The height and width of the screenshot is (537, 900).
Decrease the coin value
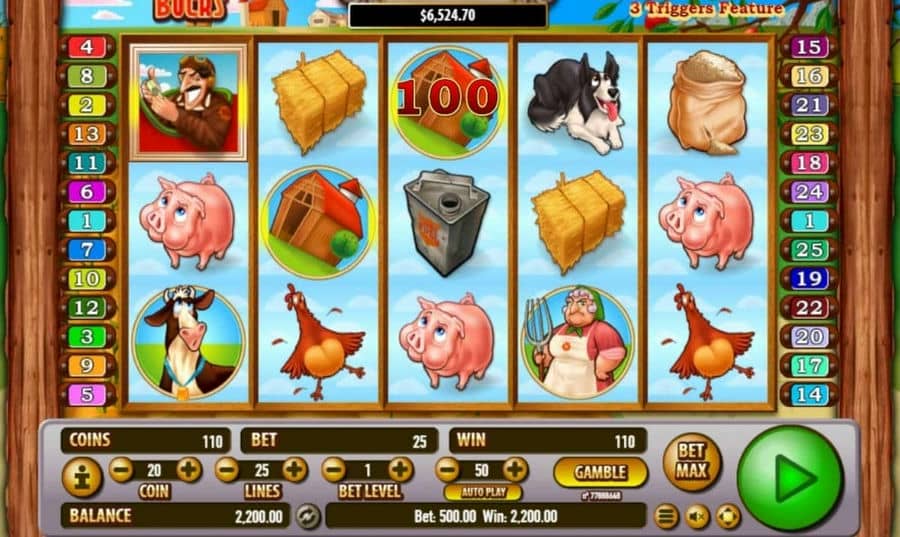coord(121,469)
